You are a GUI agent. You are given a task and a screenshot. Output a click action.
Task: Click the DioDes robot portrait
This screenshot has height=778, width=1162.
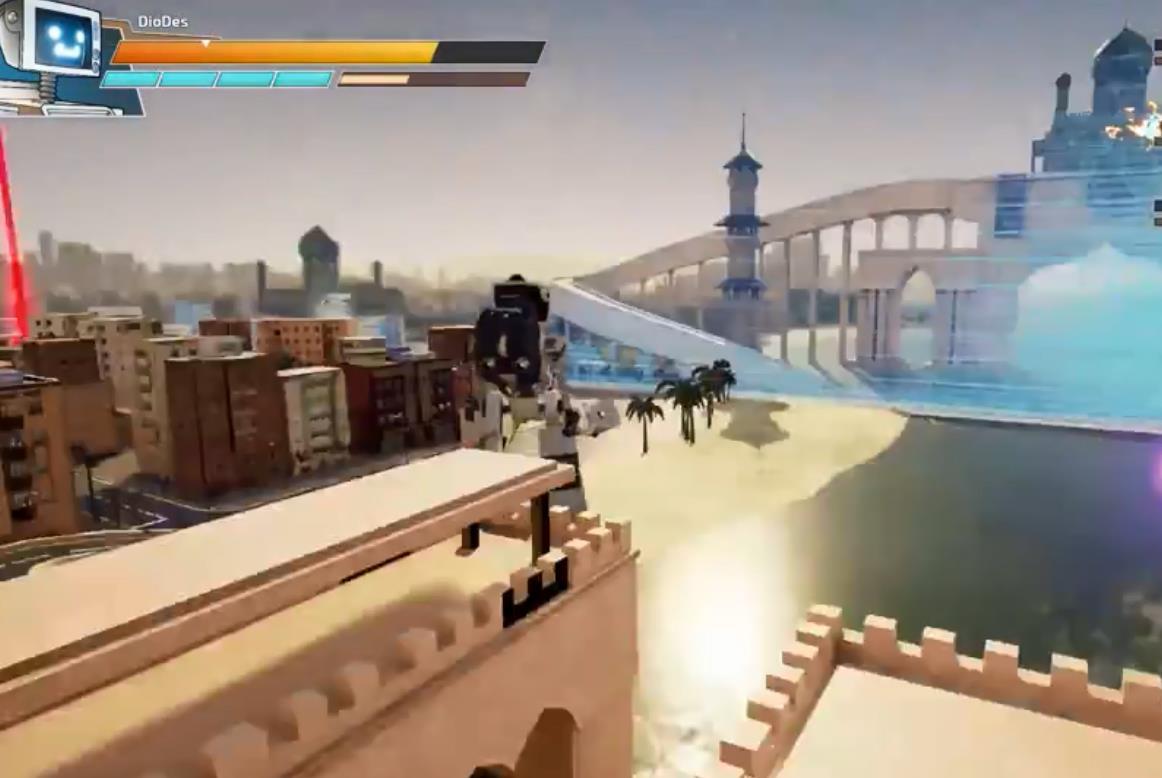[60, 52]
